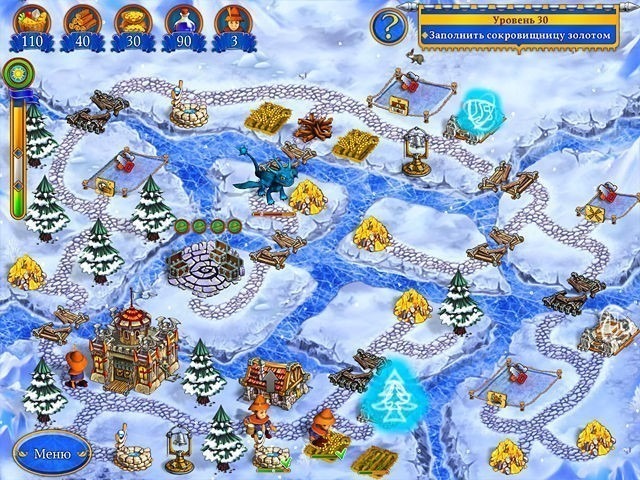The height and width of the screenshot is (480, 640).
Task: Activate the sun bonus icon above the meter
Action: pos(16,74)
